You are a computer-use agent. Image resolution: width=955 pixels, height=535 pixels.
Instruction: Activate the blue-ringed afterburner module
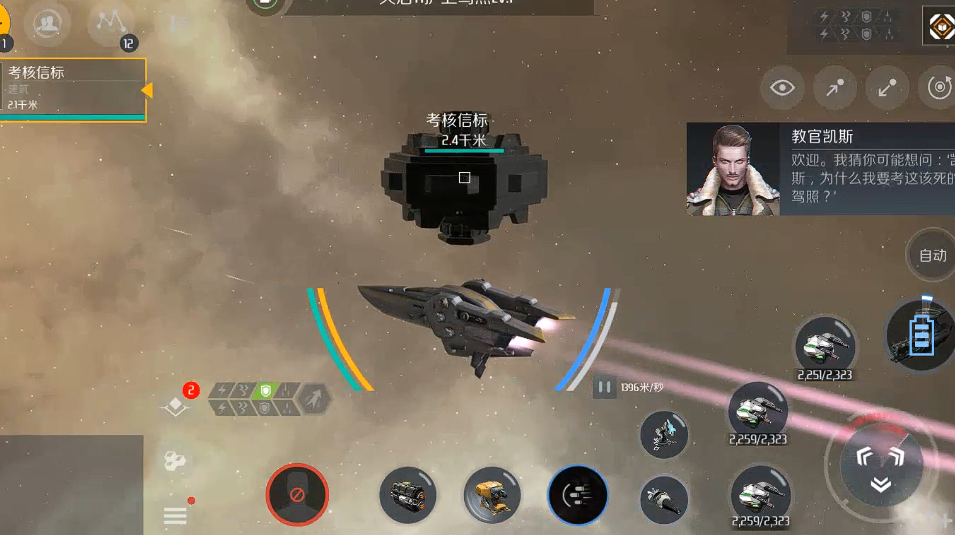[578, 496]
